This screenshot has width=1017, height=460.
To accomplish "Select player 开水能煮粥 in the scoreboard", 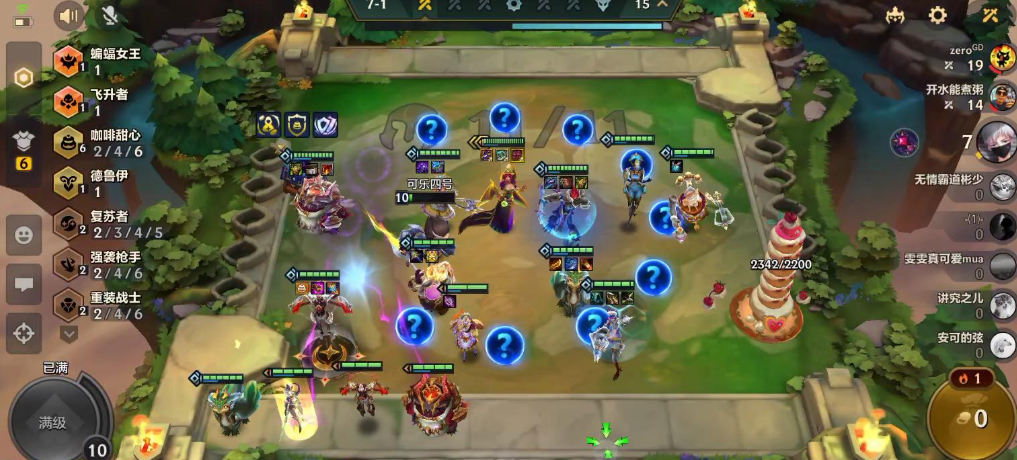I will 1002,97.
